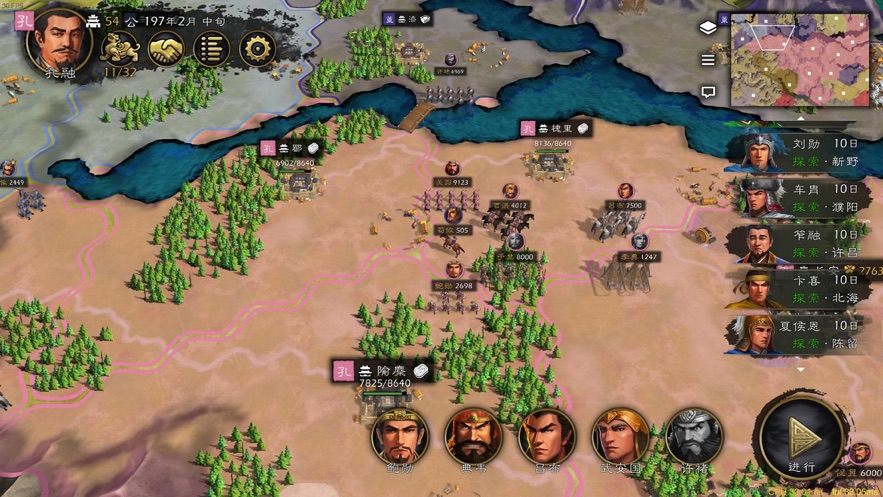Select general Dian Wei's portrait
Viewport: 883px width, 497px height.
tap(473, 437)
